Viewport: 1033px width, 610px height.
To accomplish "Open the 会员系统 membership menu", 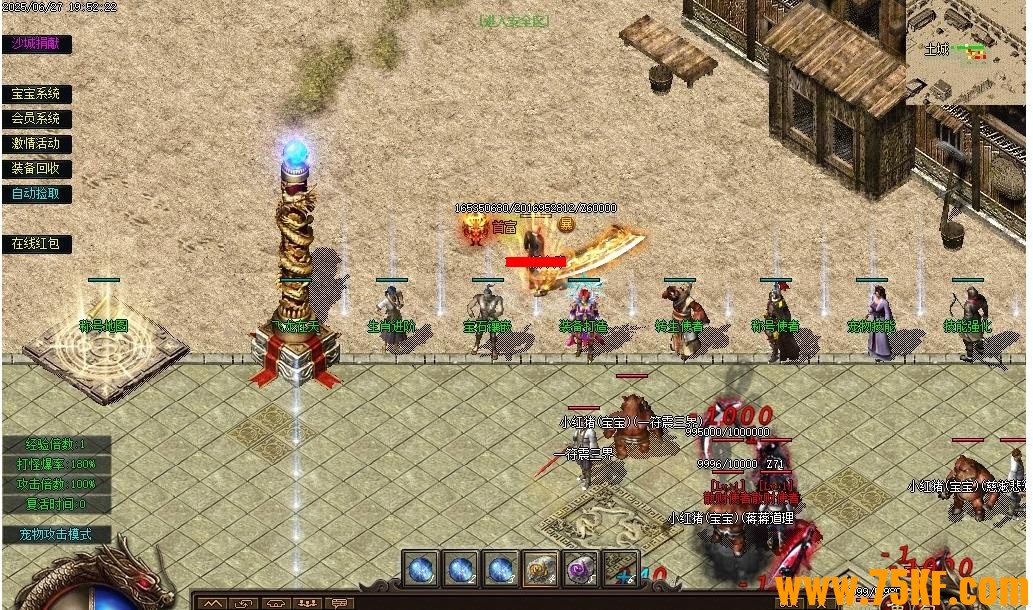I will (x=36, y=119).
